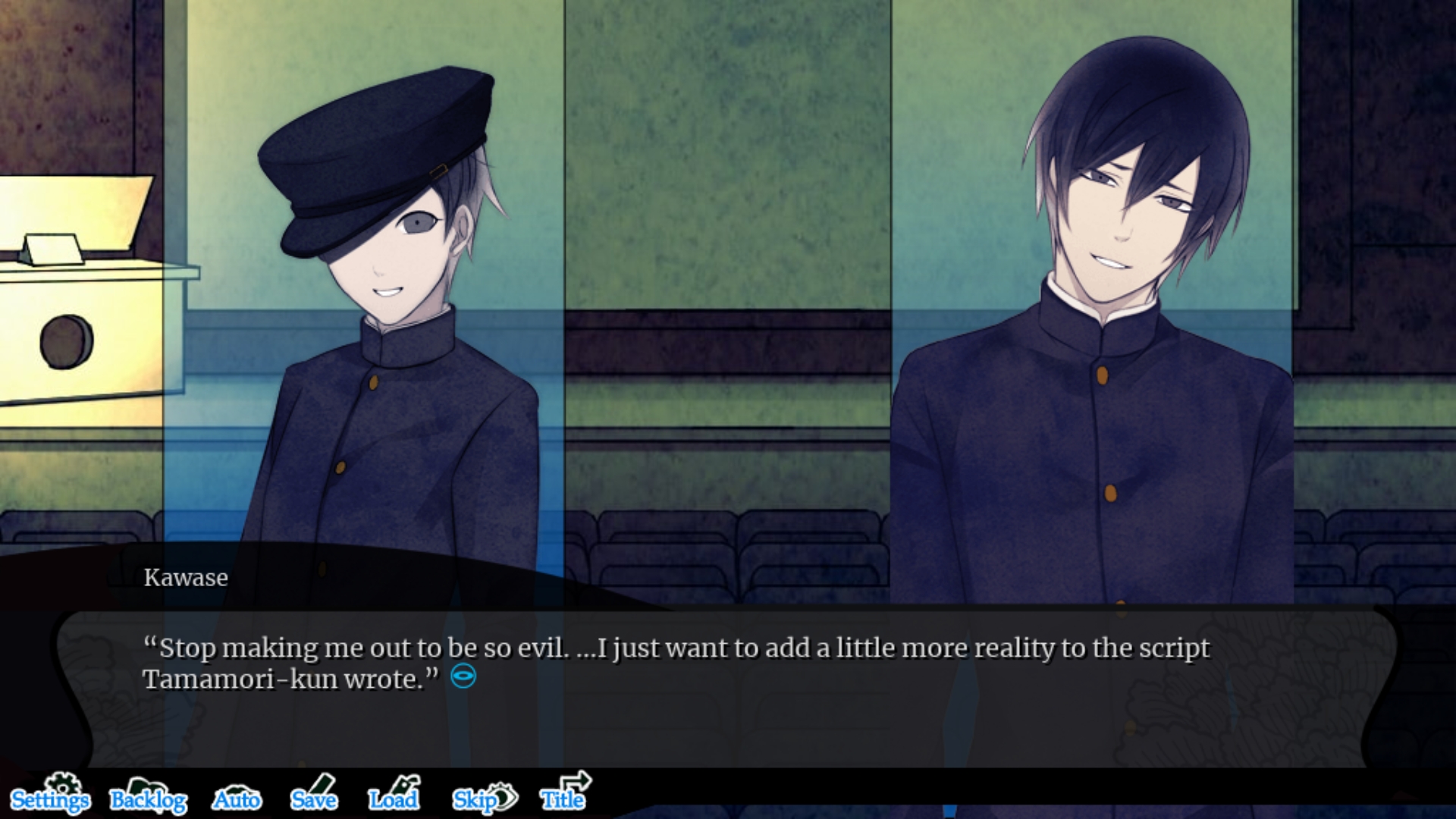Open the Settings menu
This screenshot has width=1456, height=819.
point(50,797)
